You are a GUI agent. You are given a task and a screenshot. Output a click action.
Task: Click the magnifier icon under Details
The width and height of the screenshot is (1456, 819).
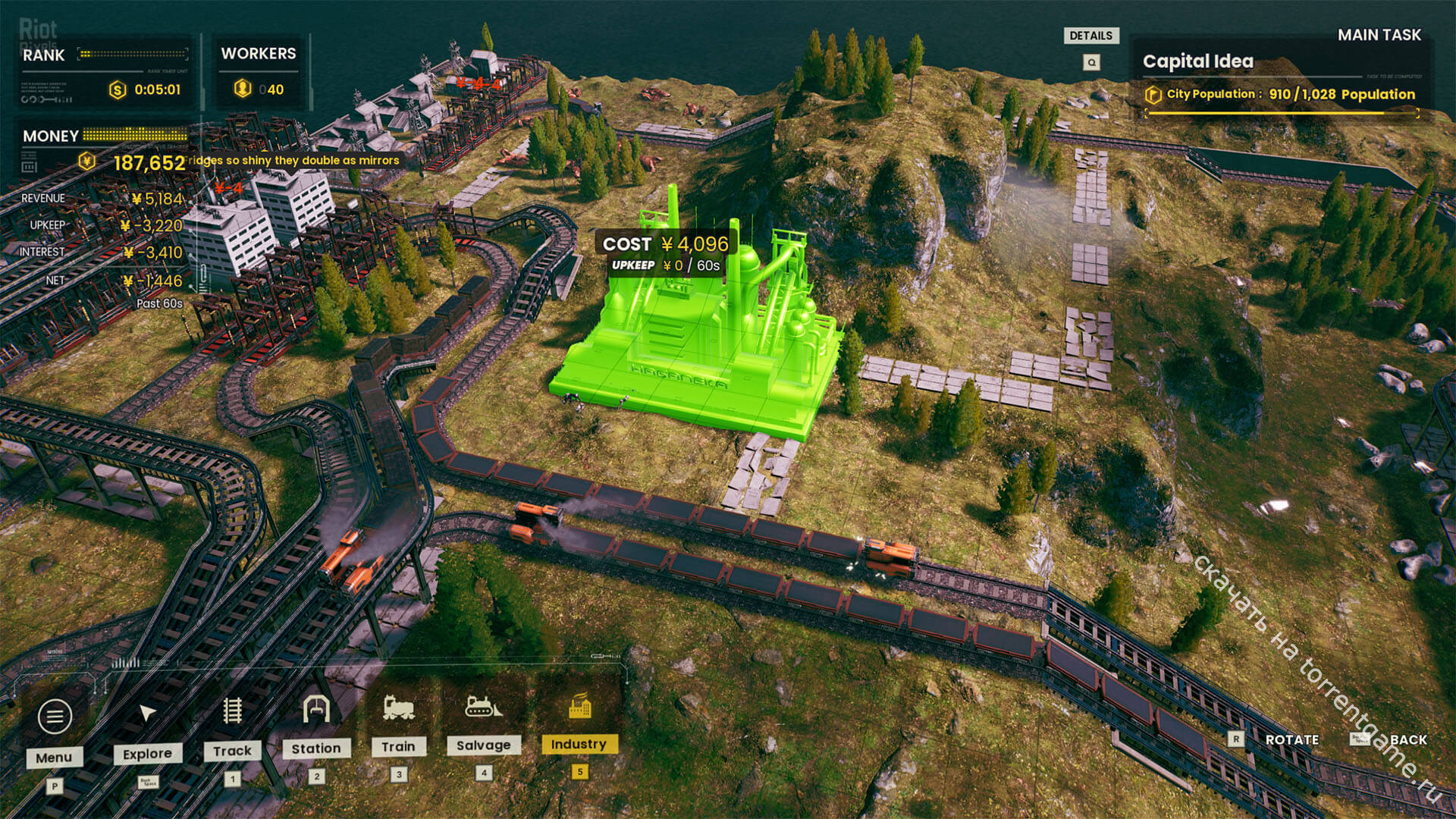pos(1091,62)
